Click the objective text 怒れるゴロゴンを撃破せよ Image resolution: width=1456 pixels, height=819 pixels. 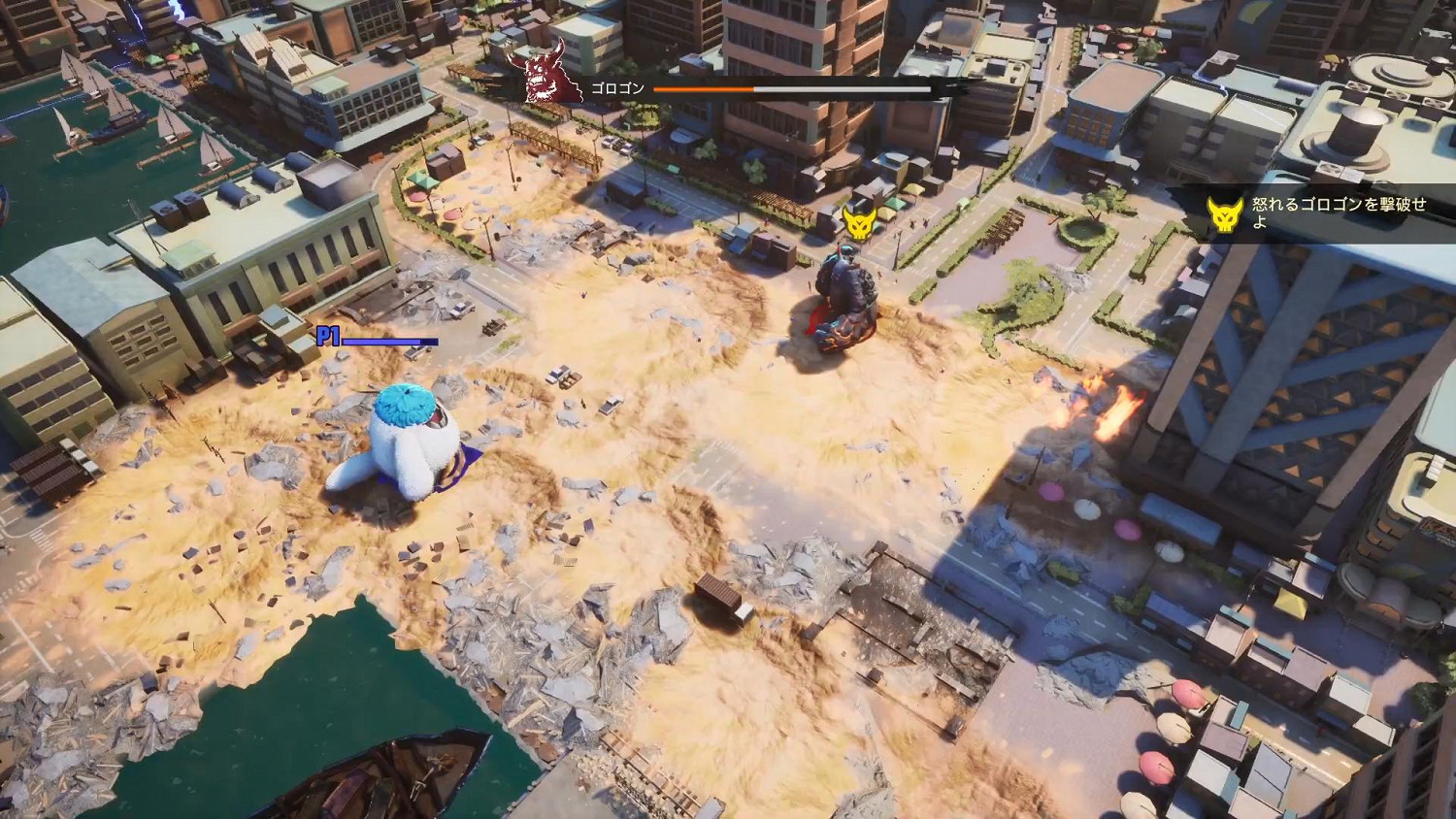1335,213
